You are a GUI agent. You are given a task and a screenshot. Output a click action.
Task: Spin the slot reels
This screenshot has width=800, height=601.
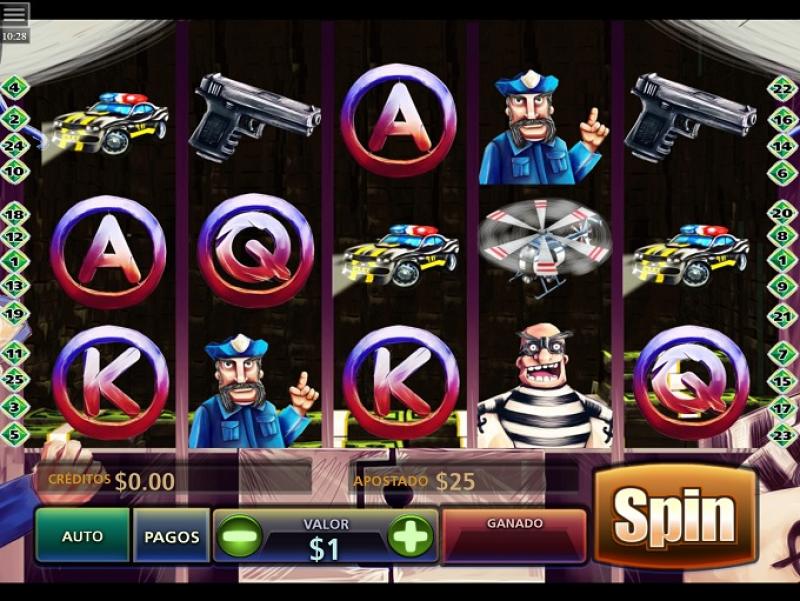point(675,516)
